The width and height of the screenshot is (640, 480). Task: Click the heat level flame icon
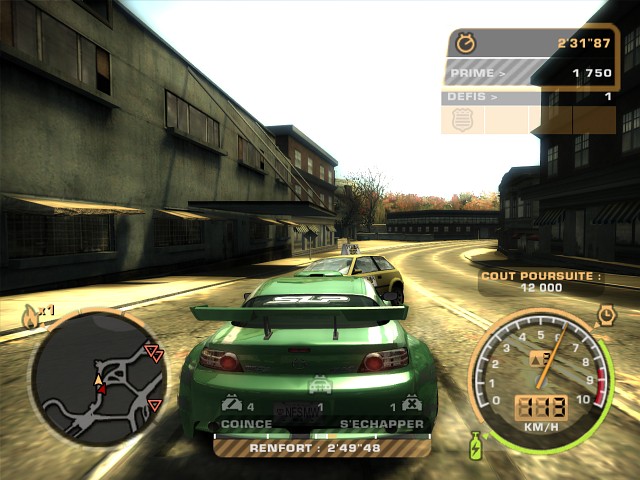pos(30,318)
